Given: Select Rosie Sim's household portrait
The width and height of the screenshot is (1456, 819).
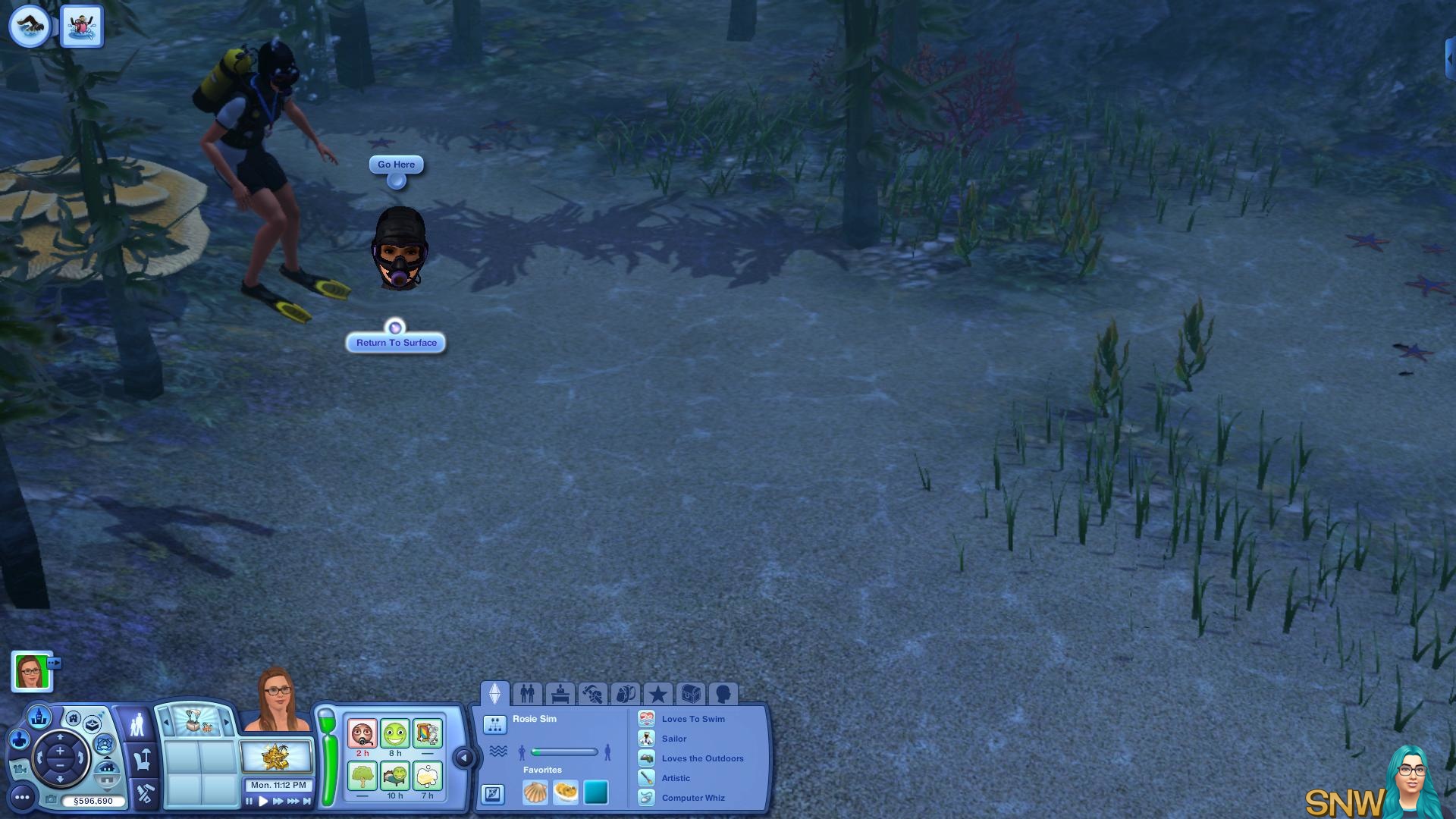Looking at the screenshot, I should [x=31, y=671].
